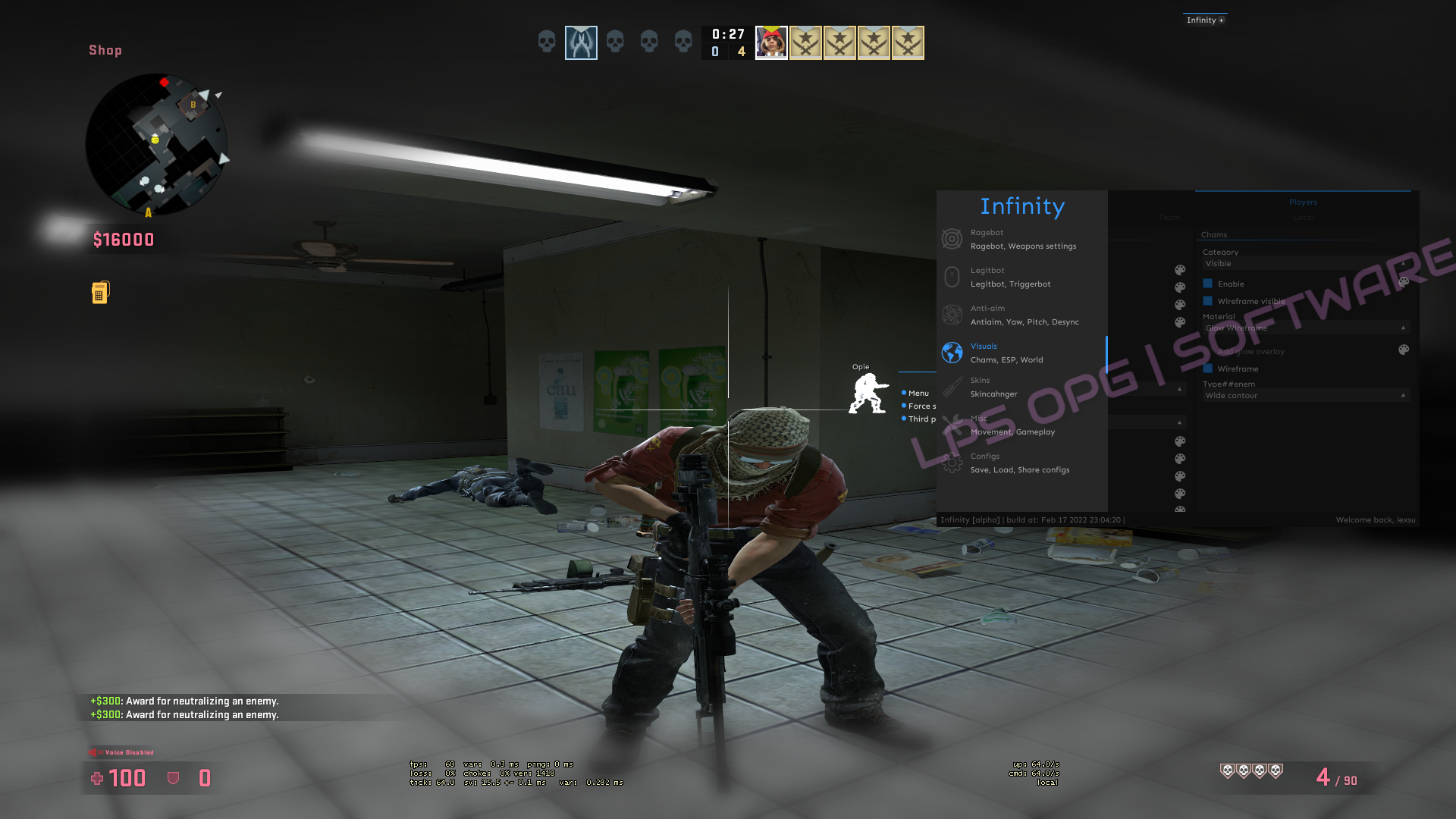Toggle the Wireframe visible checkbox
Viewport: 1456px width, 819px height.
tap(1208, 301)
